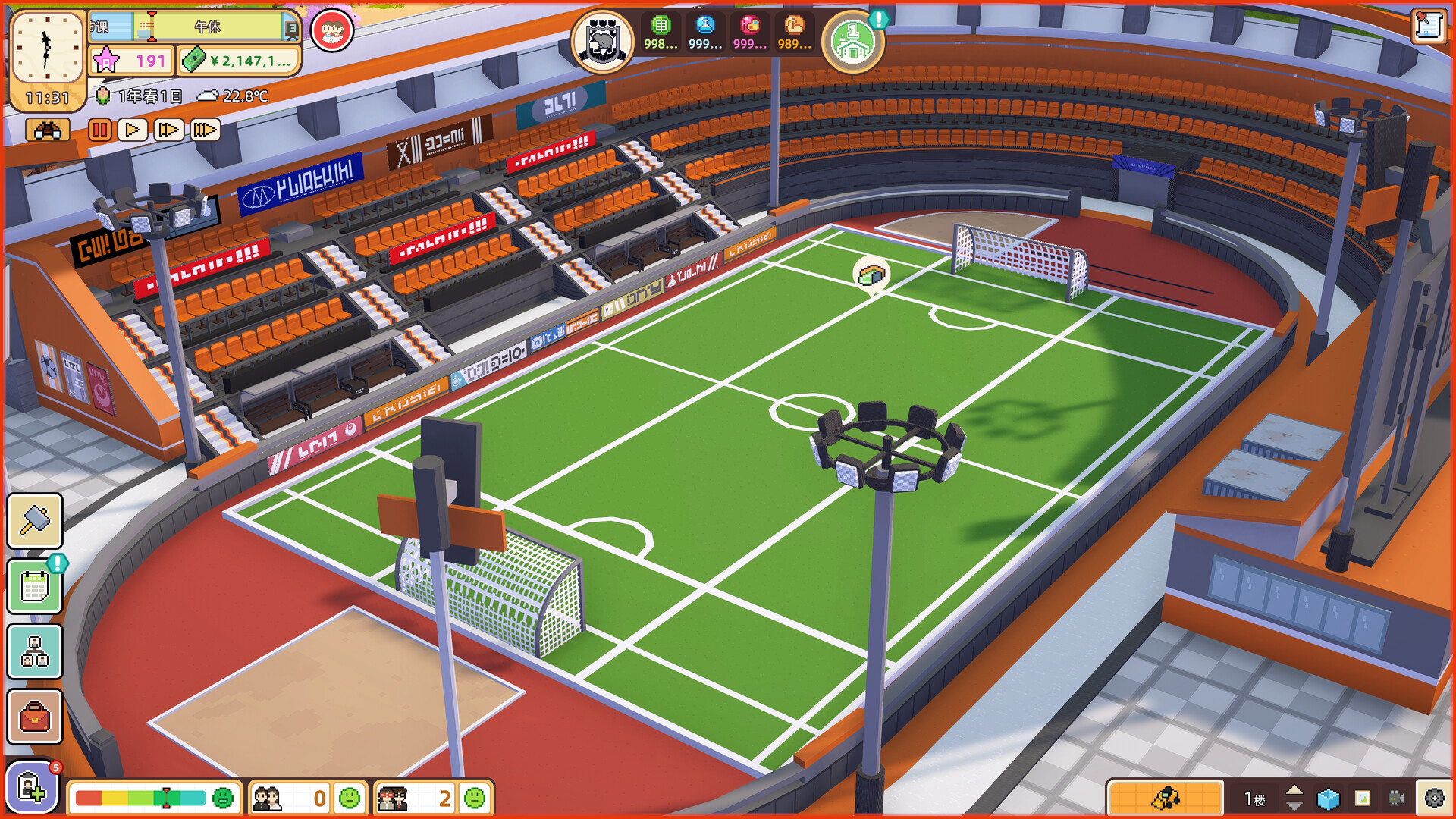Activate triple fast-forward speed
Viewport: 1456px width, 819px height.
[x=204, y=130]
